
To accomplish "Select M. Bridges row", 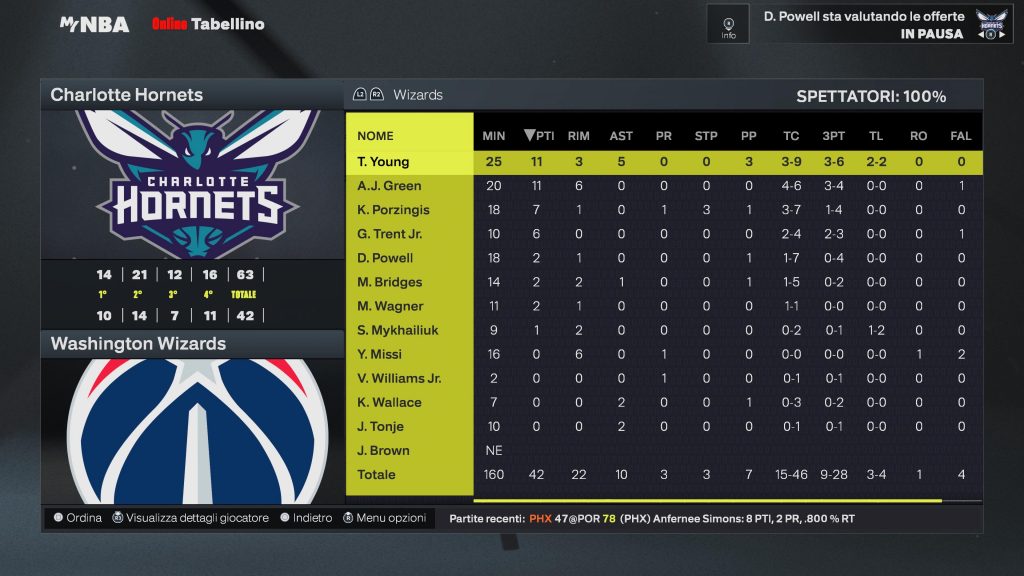I will (x=390, y=282).
